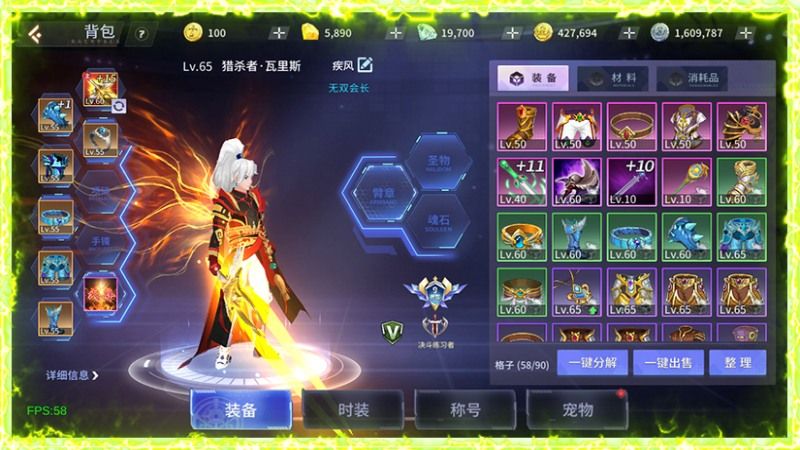Select the bottom 装备 equipment tab
This screenshot has width=800, height=450.
pyautogui.click(x=241, y=410)
